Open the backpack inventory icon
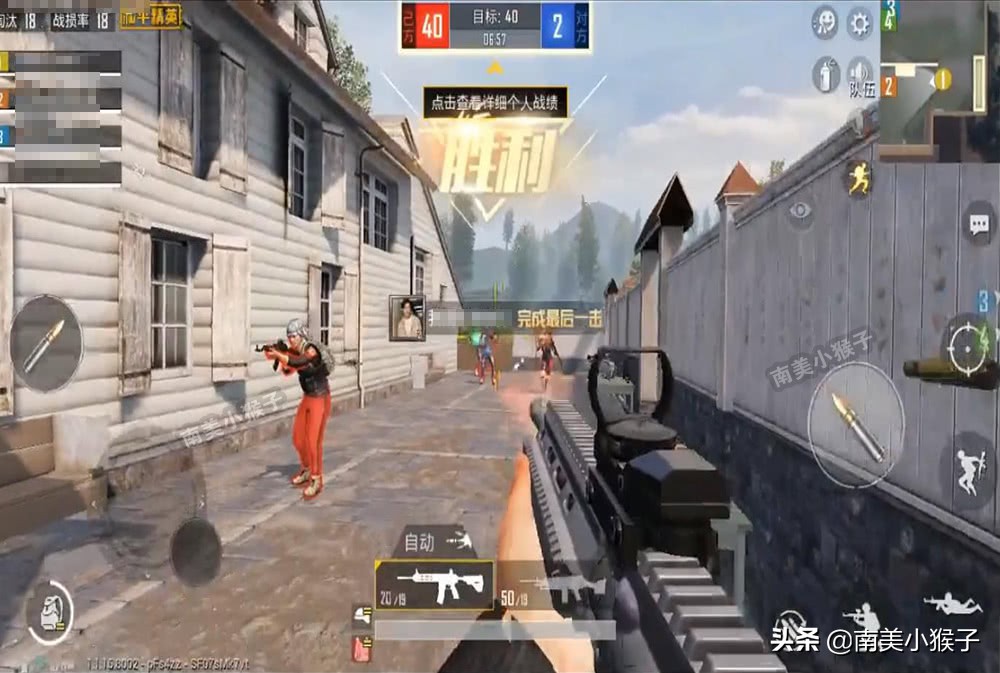The image size is (1000, 673). point(48,611)
